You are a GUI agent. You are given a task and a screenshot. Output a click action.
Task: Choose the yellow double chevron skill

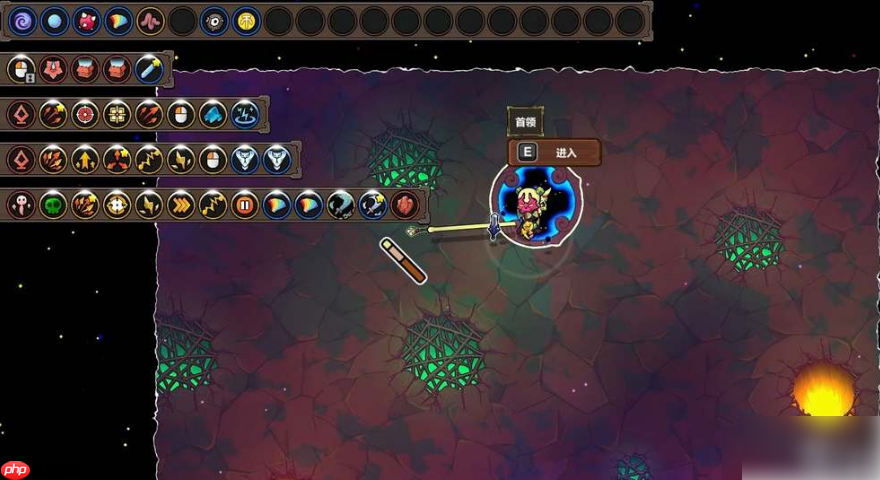pyautogui.click(x=181, y=205)
